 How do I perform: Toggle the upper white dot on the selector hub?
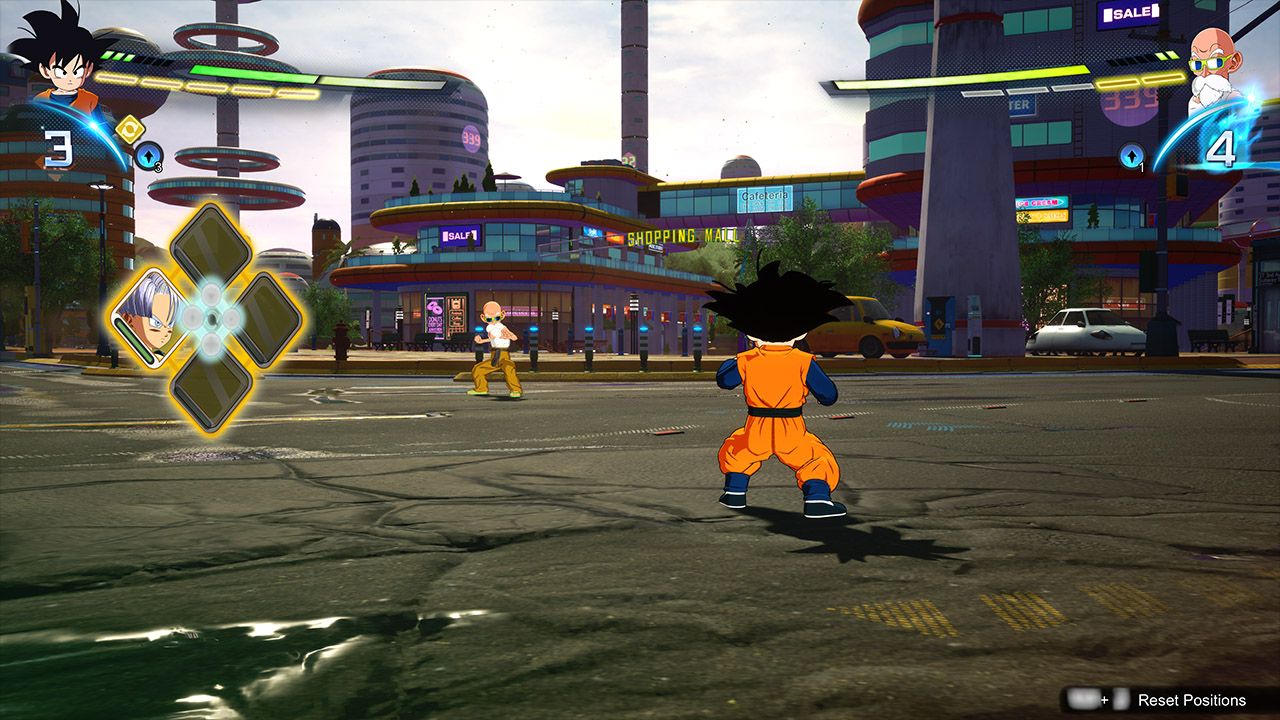point(210,294)
